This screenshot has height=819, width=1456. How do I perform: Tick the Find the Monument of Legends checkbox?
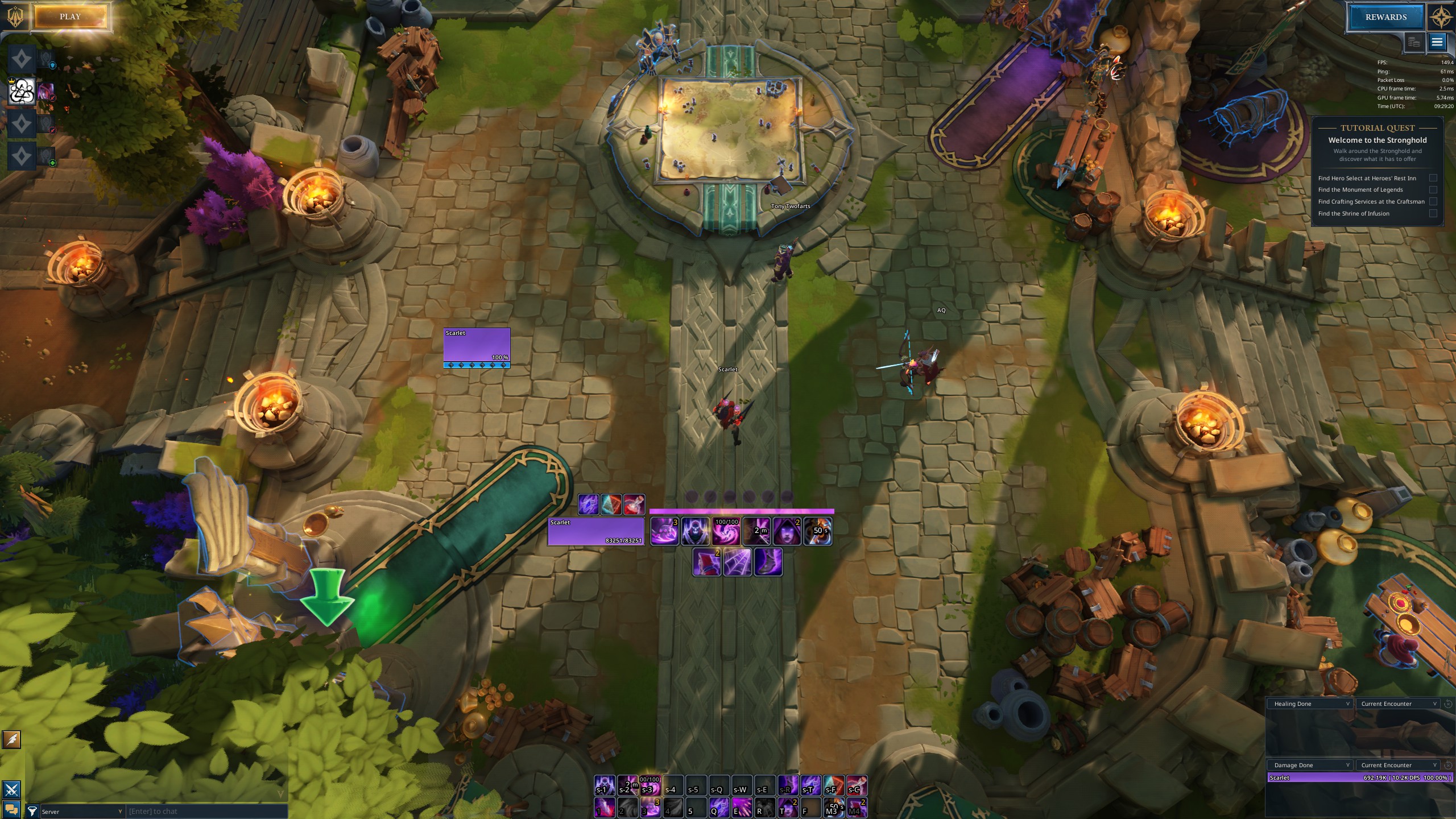[1433, 190]
